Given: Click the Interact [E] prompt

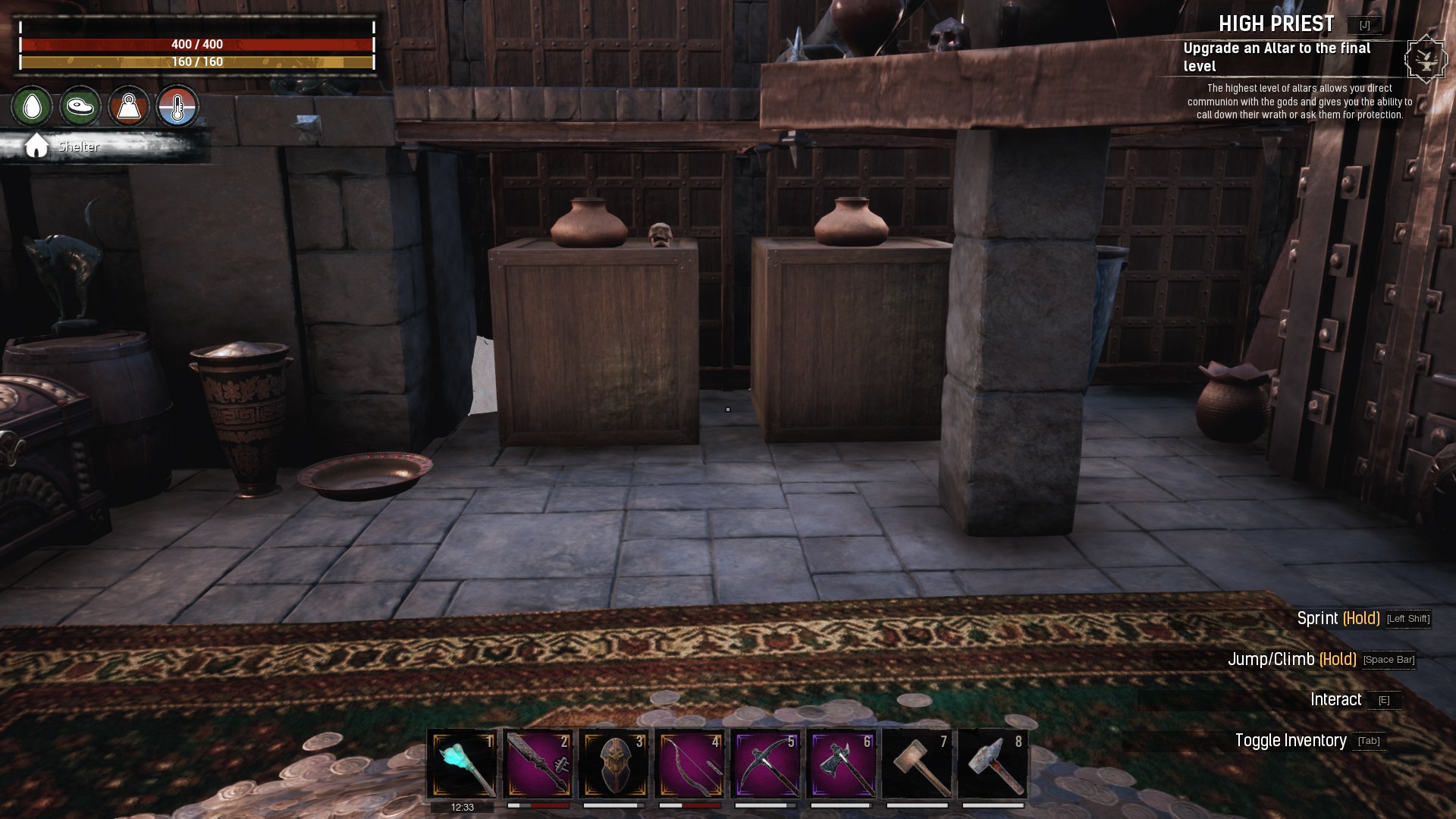Looking at the screenshot, I should 1339,699.
